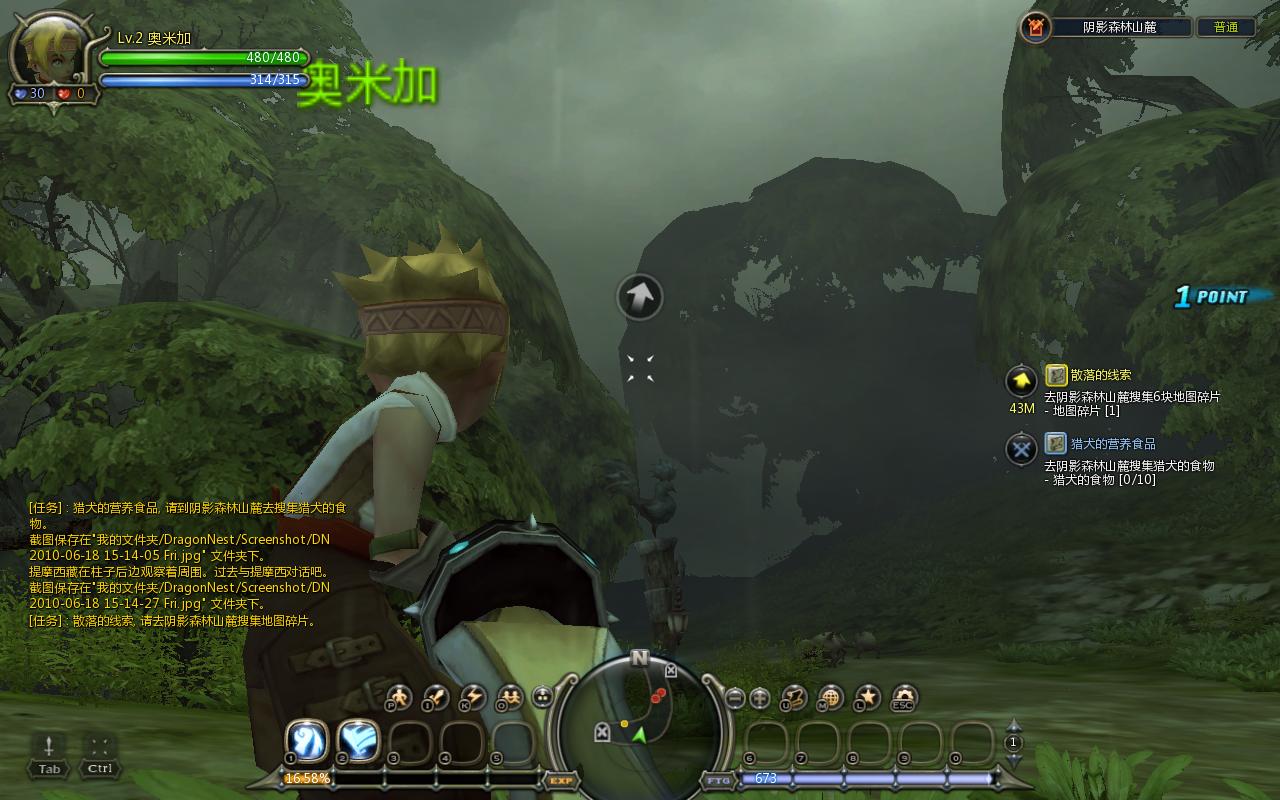
Task: Click the yellow arrow quest navigation icon
Action: pyautogui.click(x=1021, y=381)
